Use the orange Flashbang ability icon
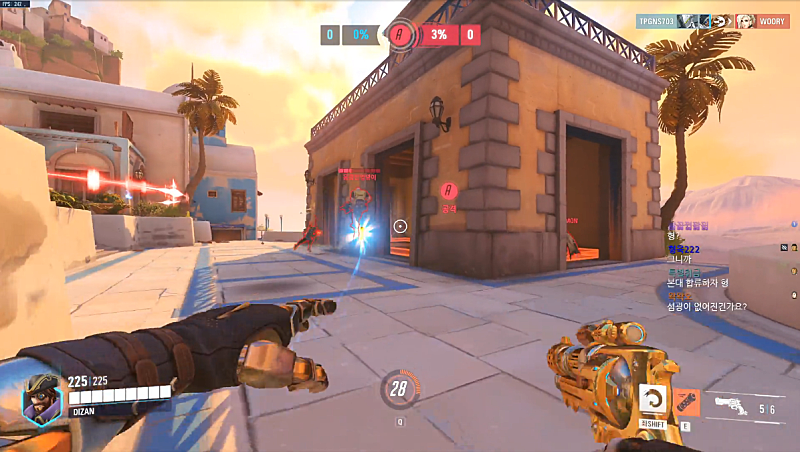 [x=686, y=403]
